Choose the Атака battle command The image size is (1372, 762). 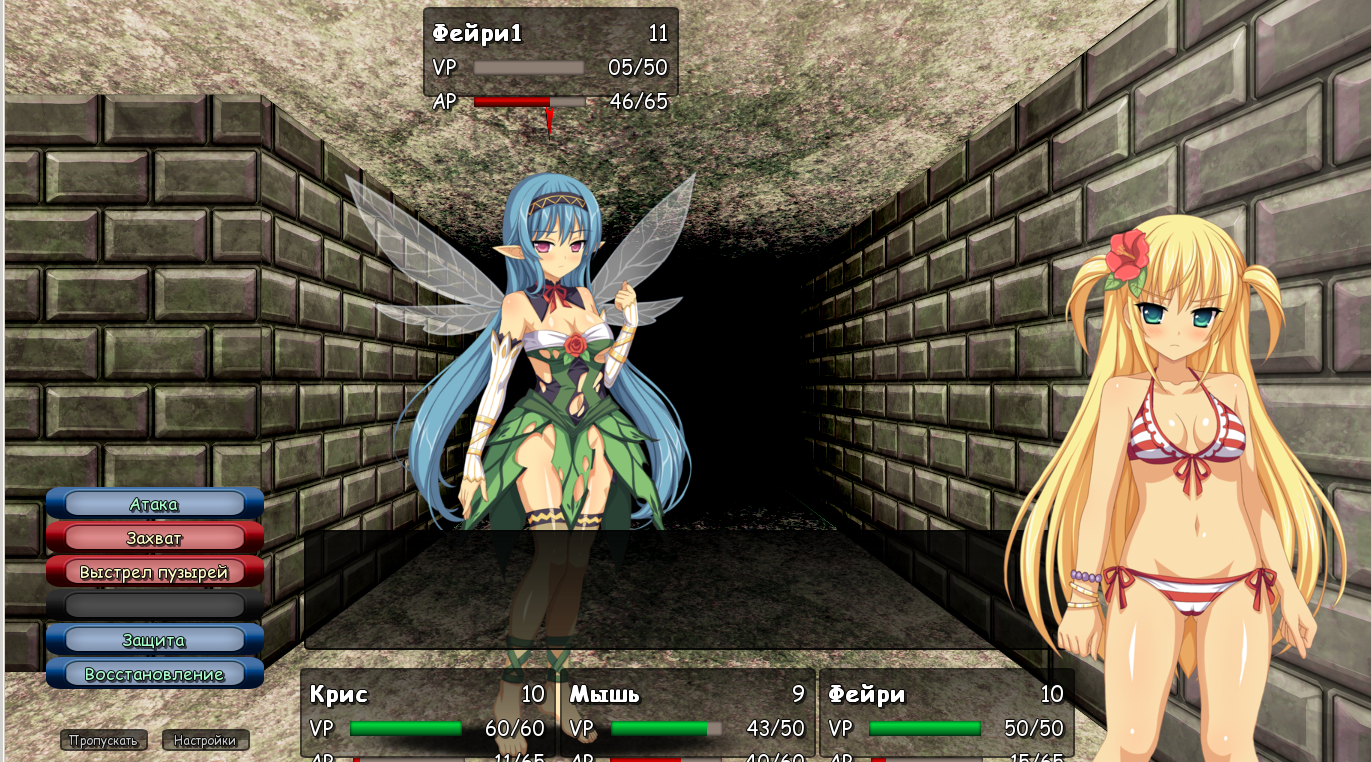tap(154, 504)
